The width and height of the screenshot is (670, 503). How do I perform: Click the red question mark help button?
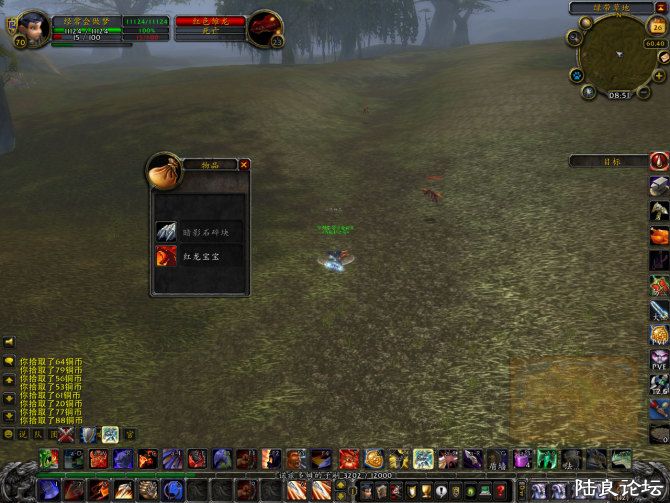coord(500,491)
